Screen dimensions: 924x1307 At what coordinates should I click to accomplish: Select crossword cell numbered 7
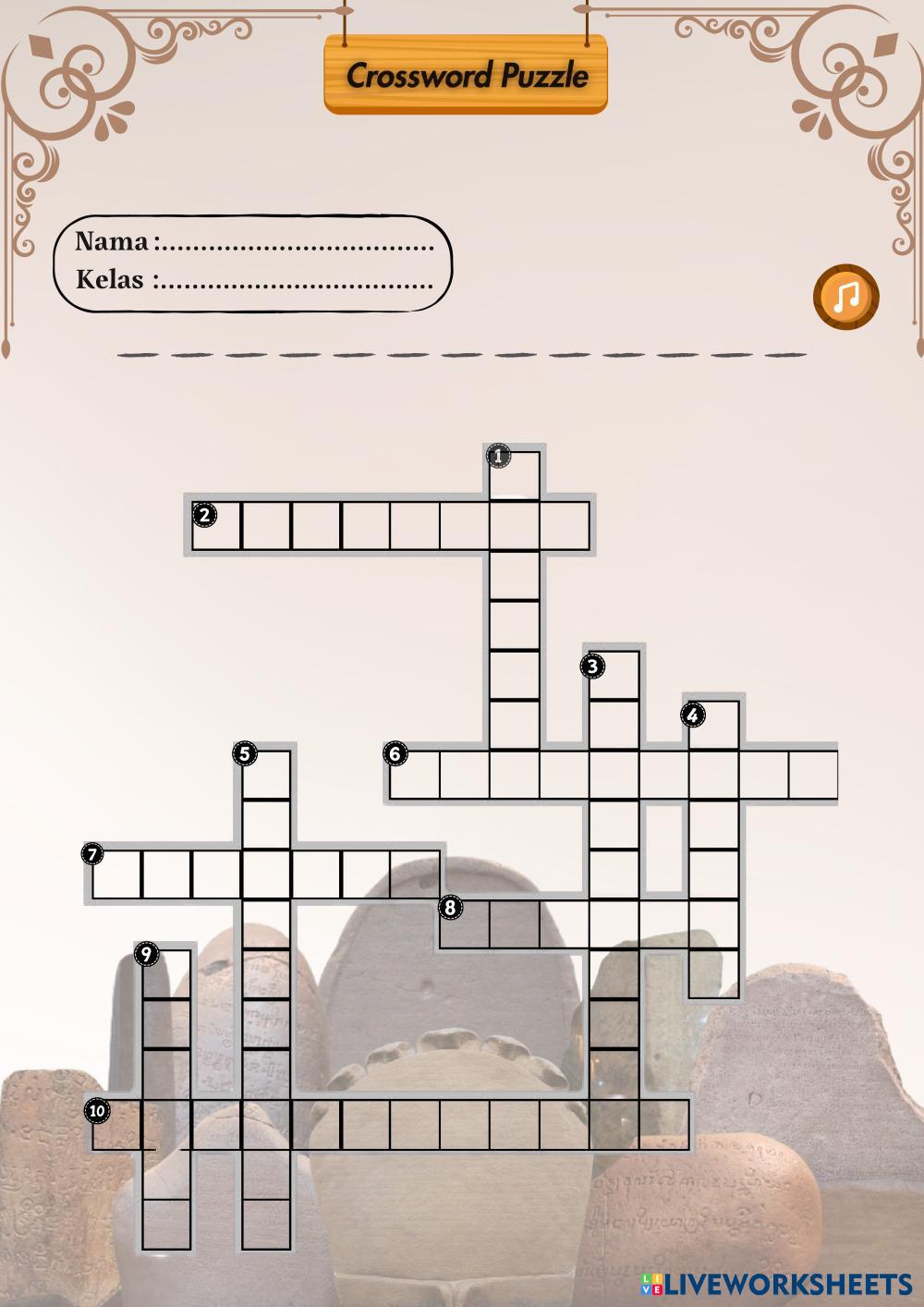click(116, 874)
